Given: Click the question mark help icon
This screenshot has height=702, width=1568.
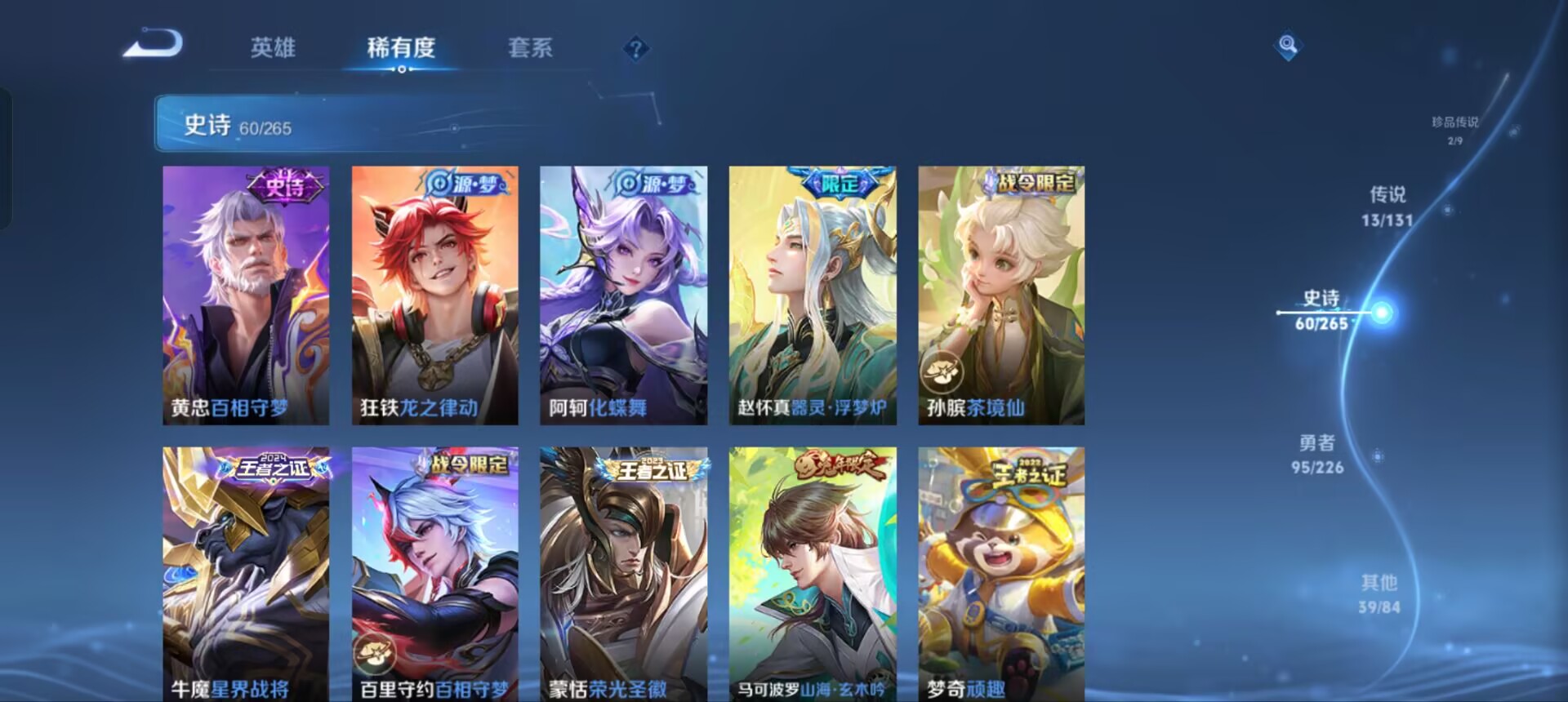Looking at the screenshot, I should pyautogui.click(x=635, y=49).
